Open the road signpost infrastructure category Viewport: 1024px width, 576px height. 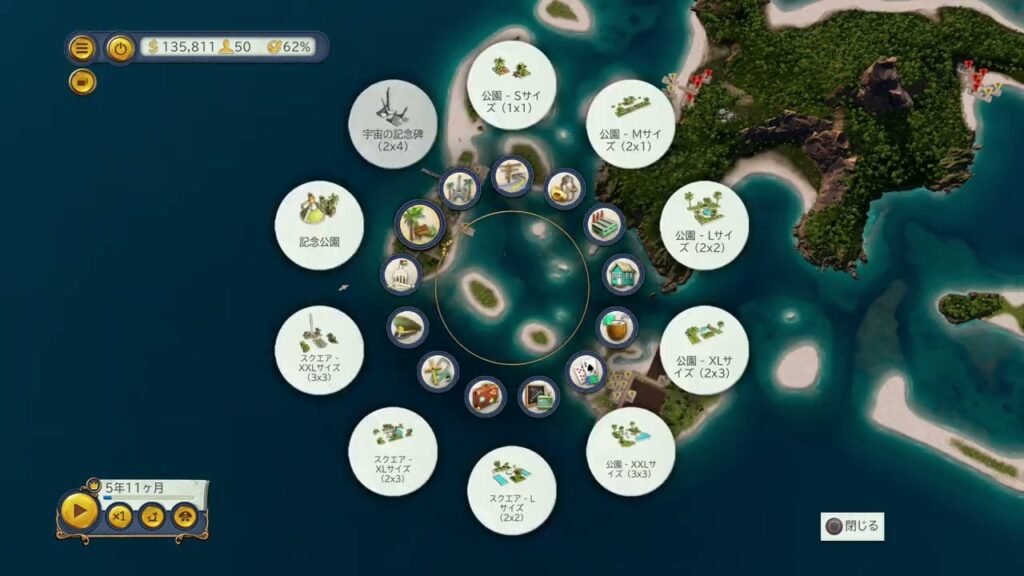pyautogui.click(x=511, y=176)
